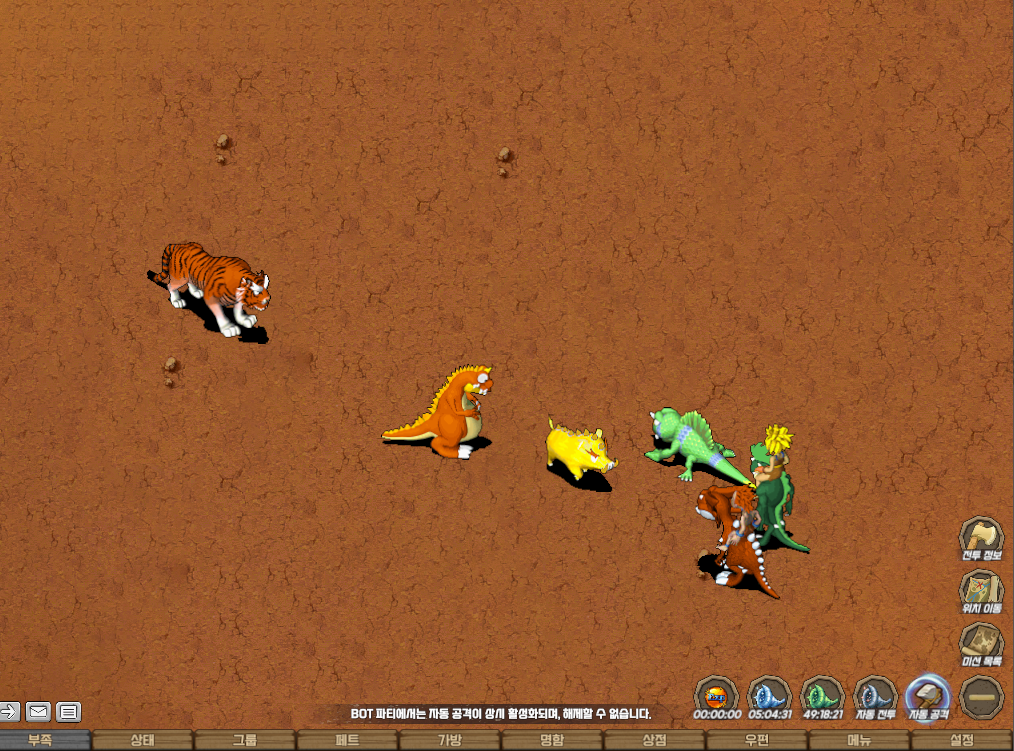The width and height of the screenshot is (1014, 751).
Task: Open the 메뉴 (menu) tab
Action: [859, 741]
